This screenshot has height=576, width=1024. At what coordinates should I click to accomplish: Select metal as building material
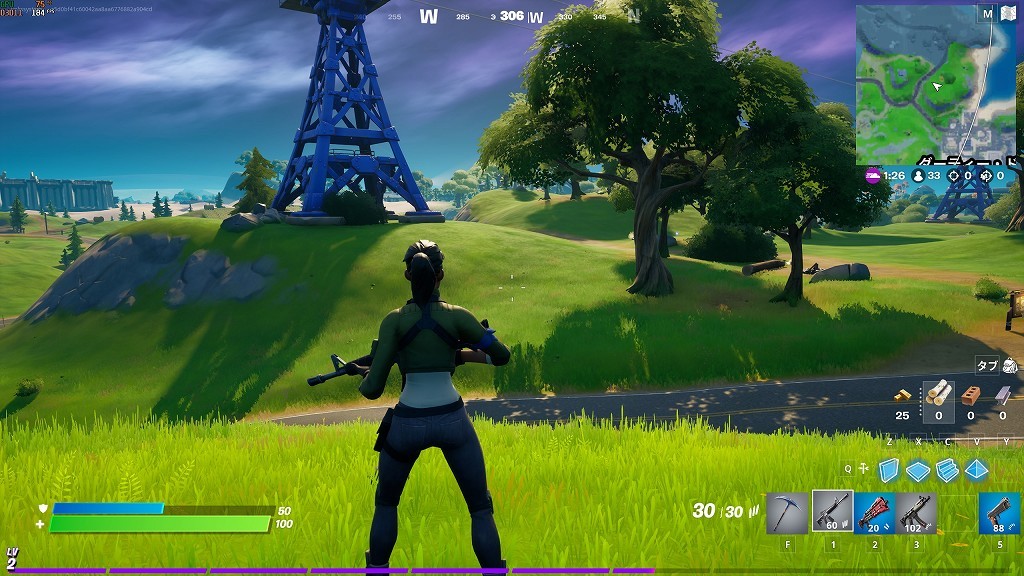(1001, 395)
